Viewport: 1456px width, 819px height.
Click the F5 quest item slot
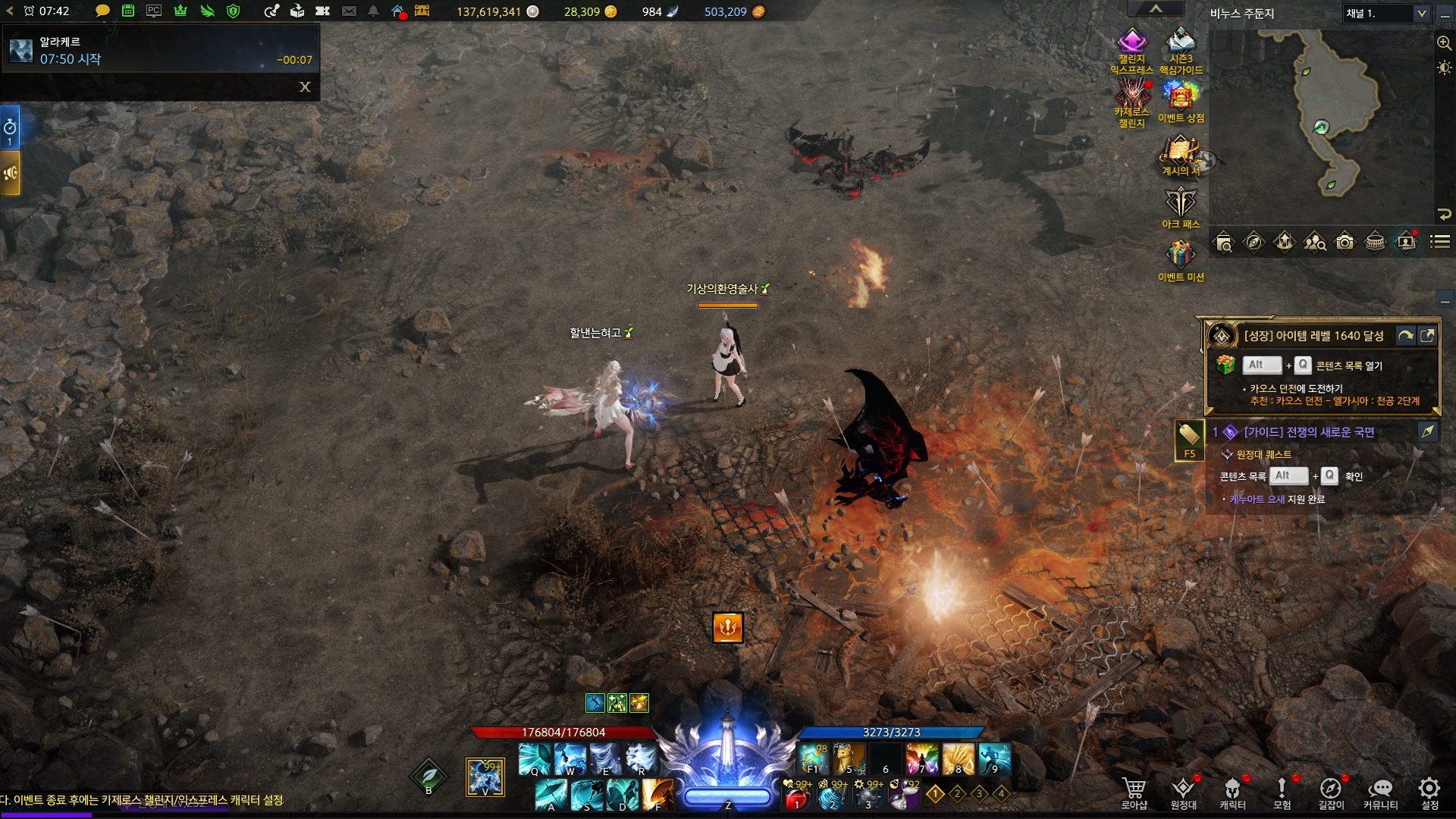(x=1189, y=440)
